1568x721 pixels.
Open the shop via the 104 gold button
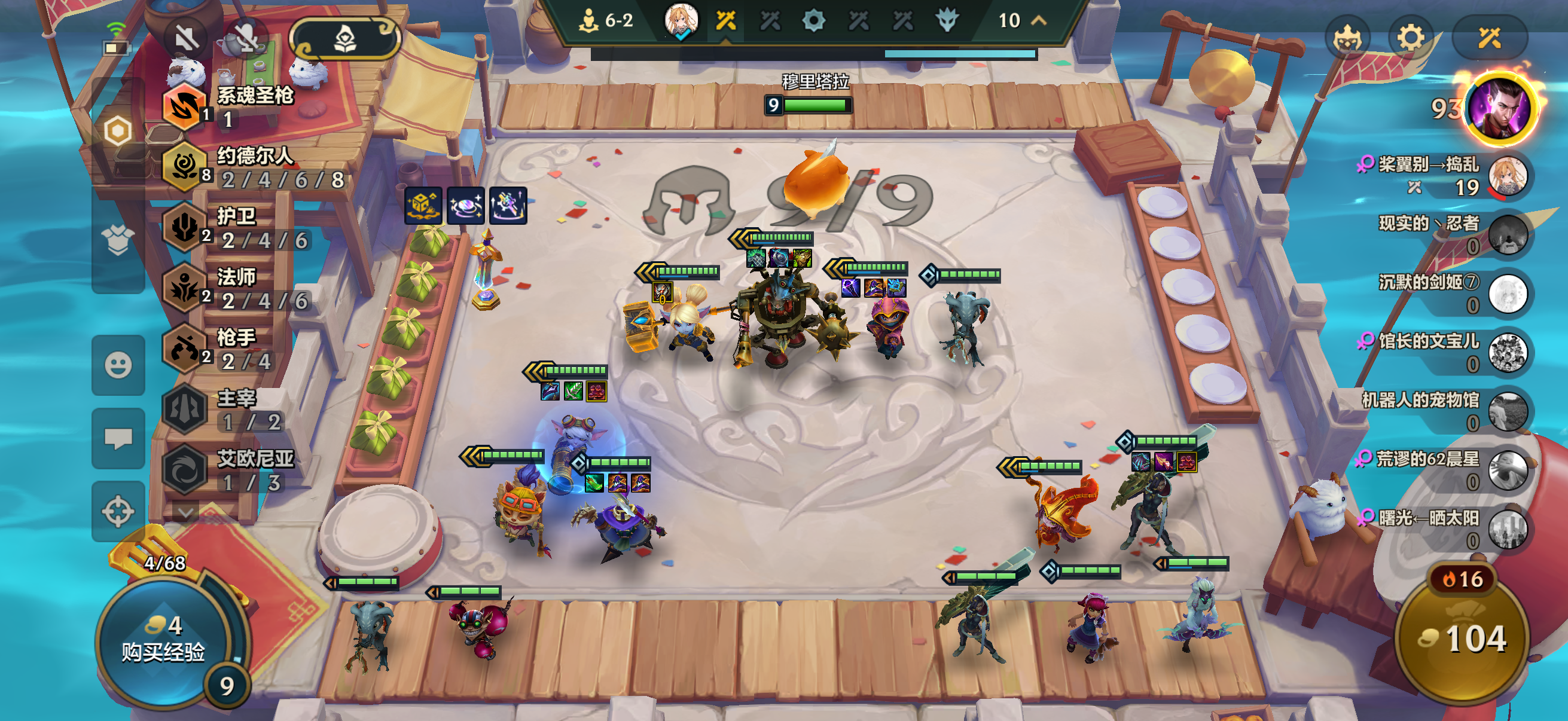coord(1462,639)
